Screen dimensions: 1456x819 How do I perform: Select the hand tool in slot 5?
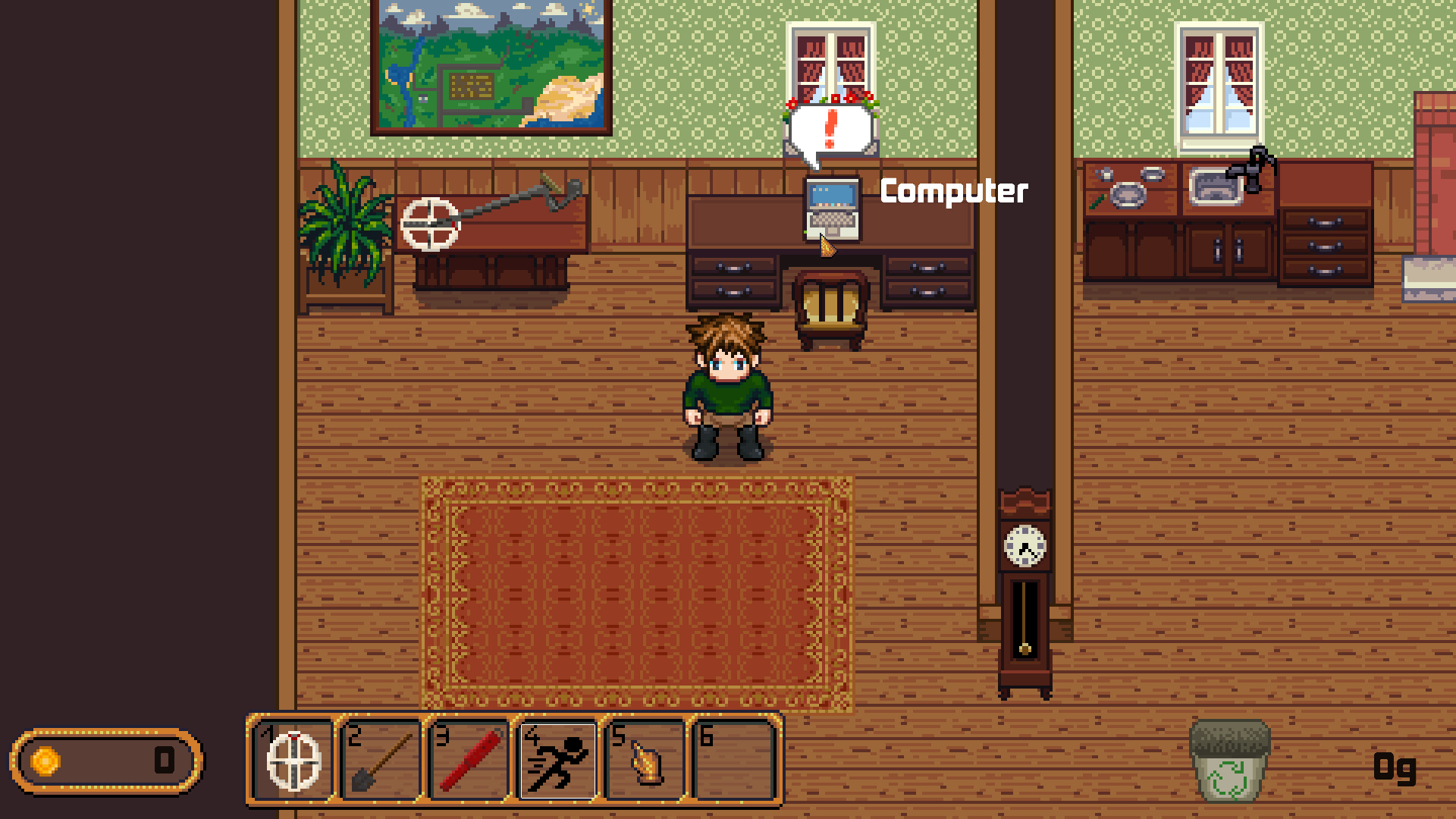[x=644, y=761]
